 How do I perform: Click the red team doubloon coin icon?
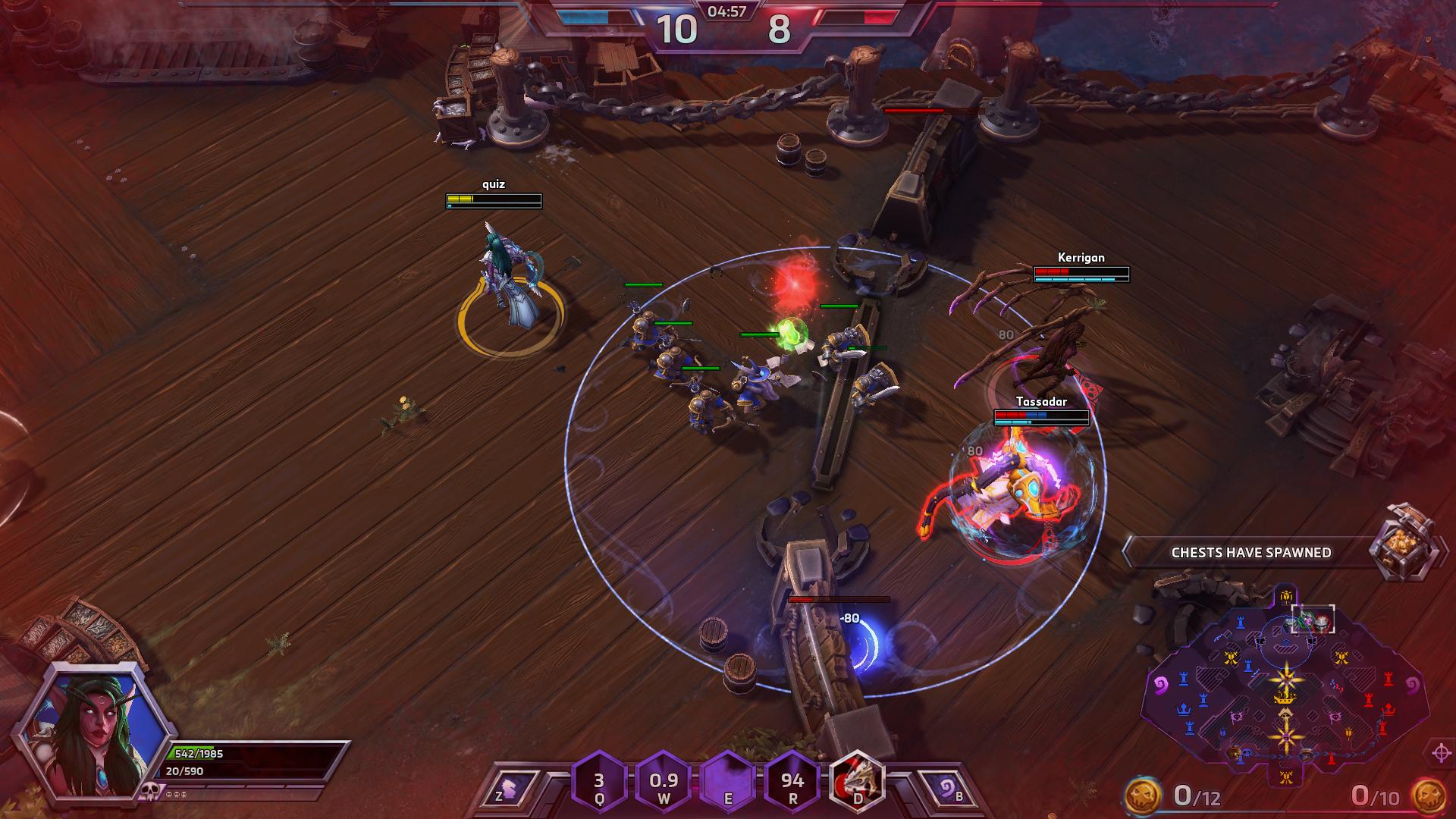(1427, 796)
